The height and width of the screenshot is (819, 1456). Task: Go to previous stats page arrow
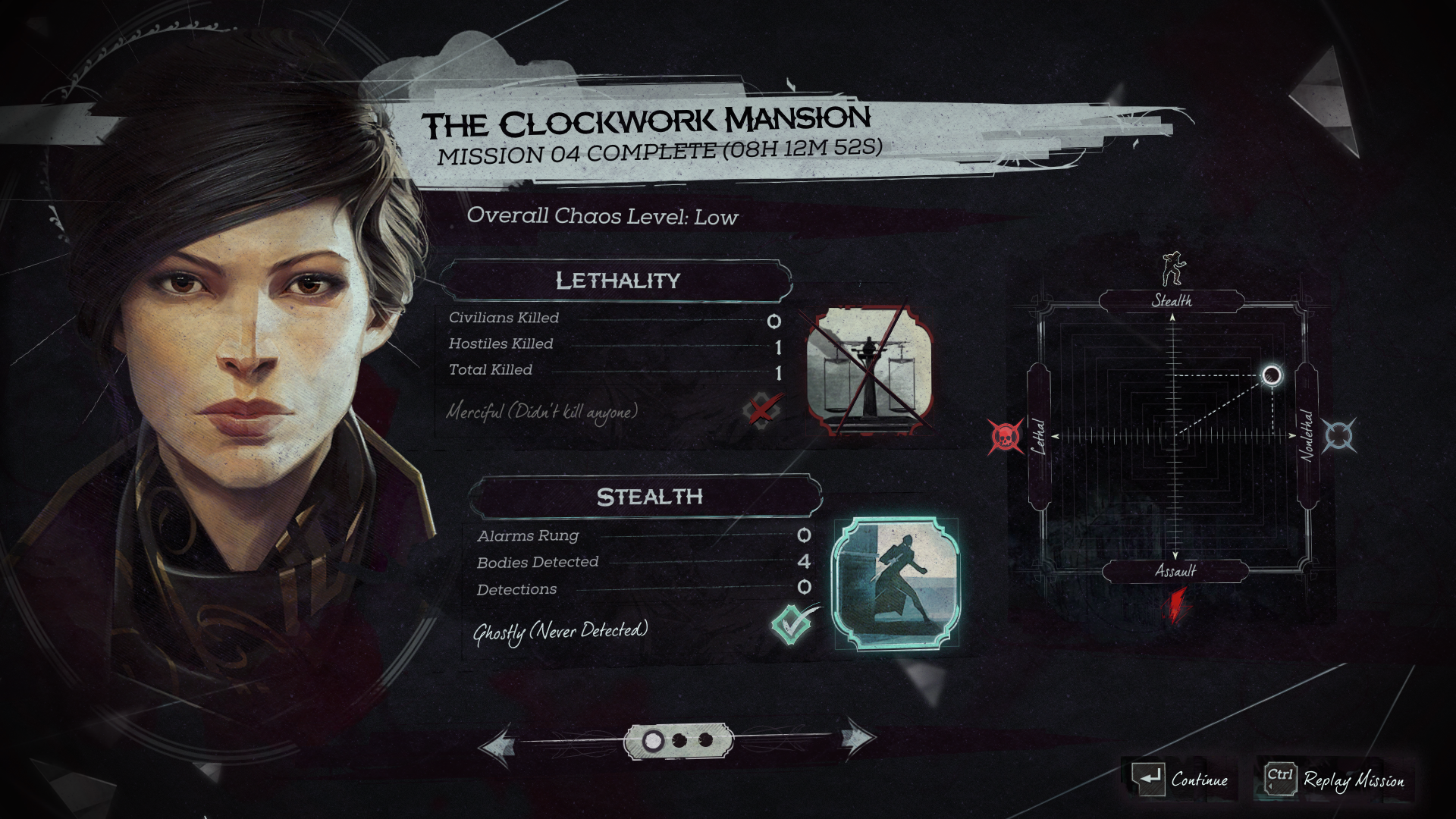point(497,743)
